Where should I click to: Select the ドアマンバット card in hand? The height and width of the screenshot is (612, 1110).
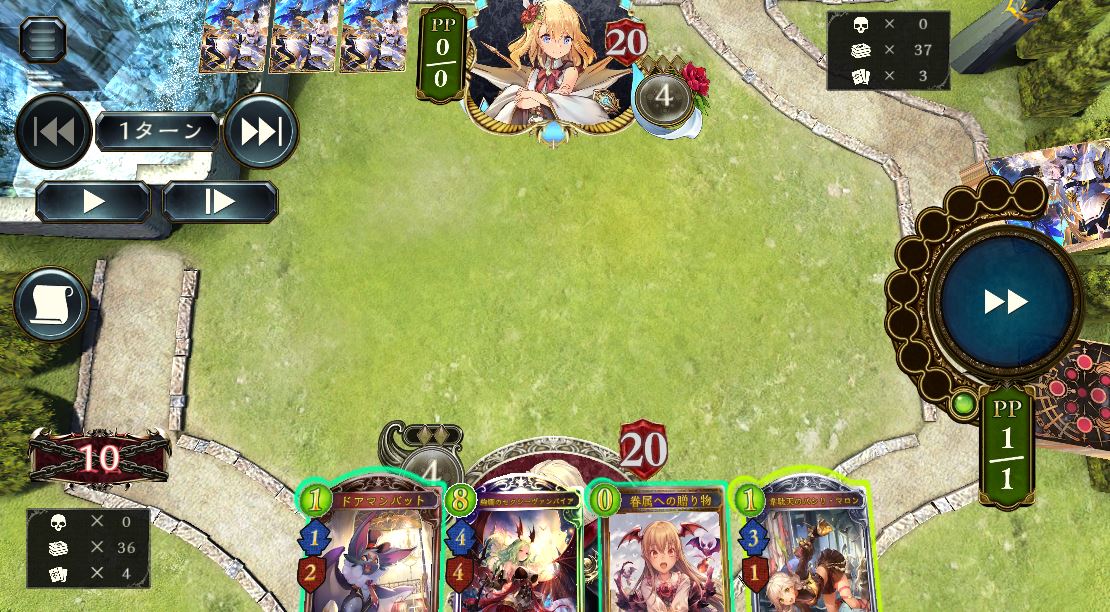pyautogui.click(x=370, y=550)
